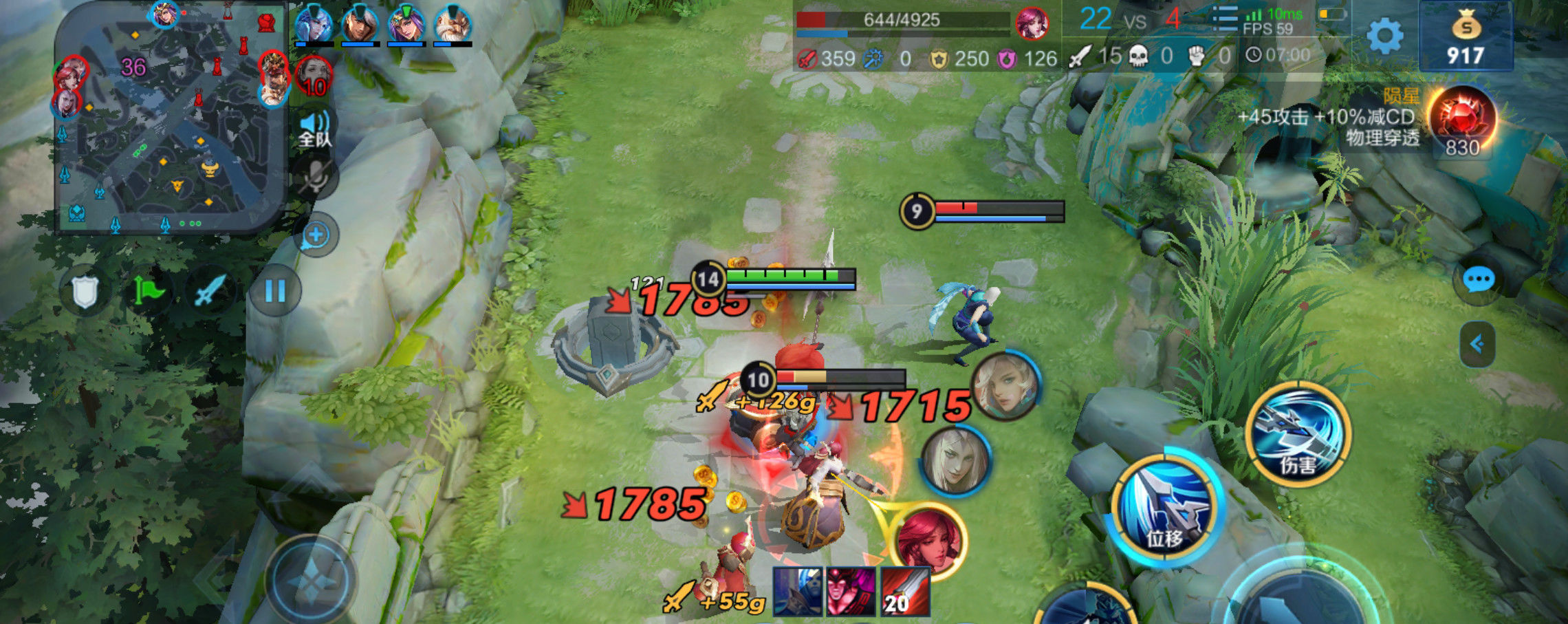Screen dimensions: 1568x624
Task: Activate the 伤害 skill
Action: [x=1298, y=435]
